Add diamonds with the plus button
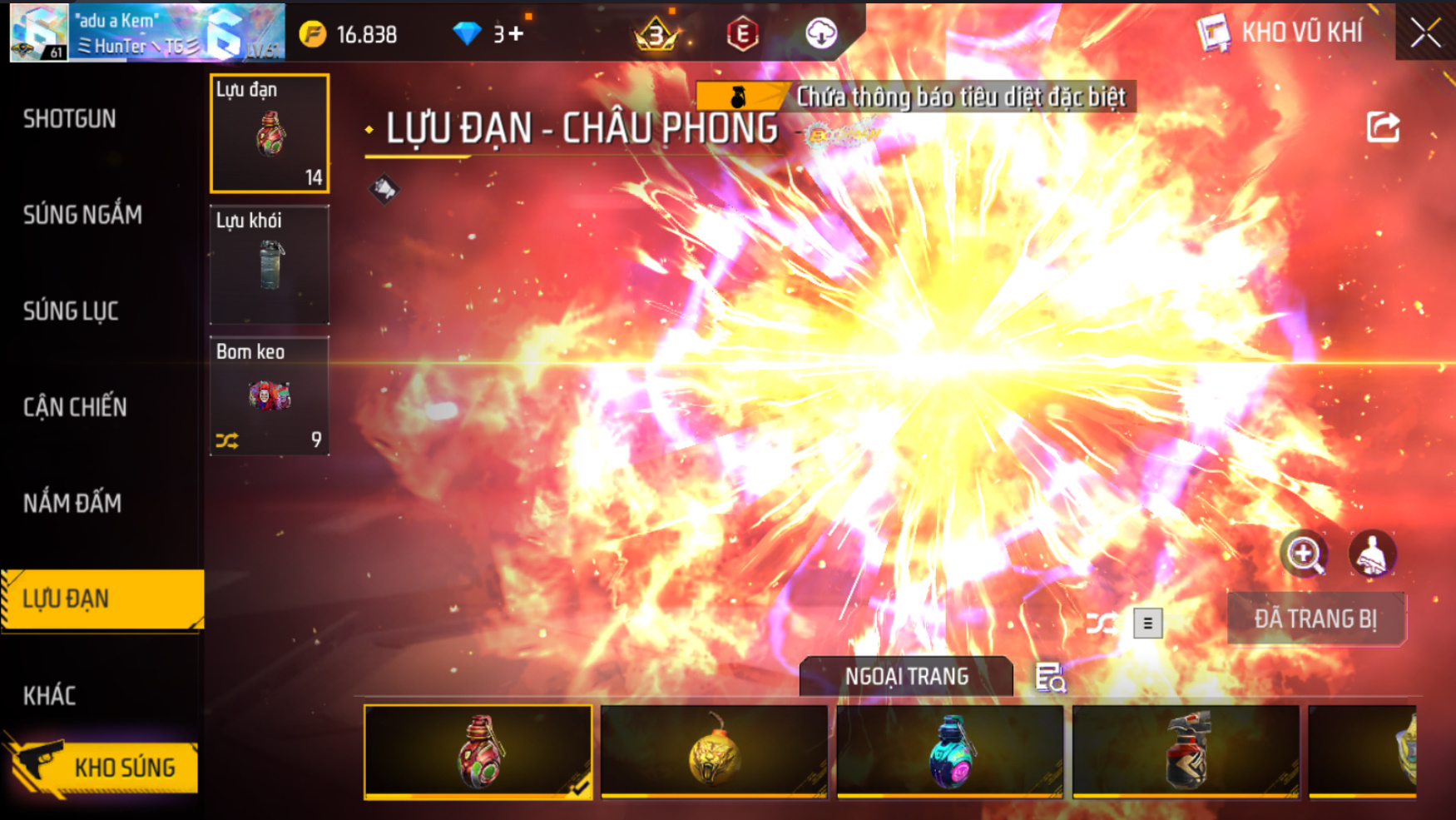 point(516,34)
